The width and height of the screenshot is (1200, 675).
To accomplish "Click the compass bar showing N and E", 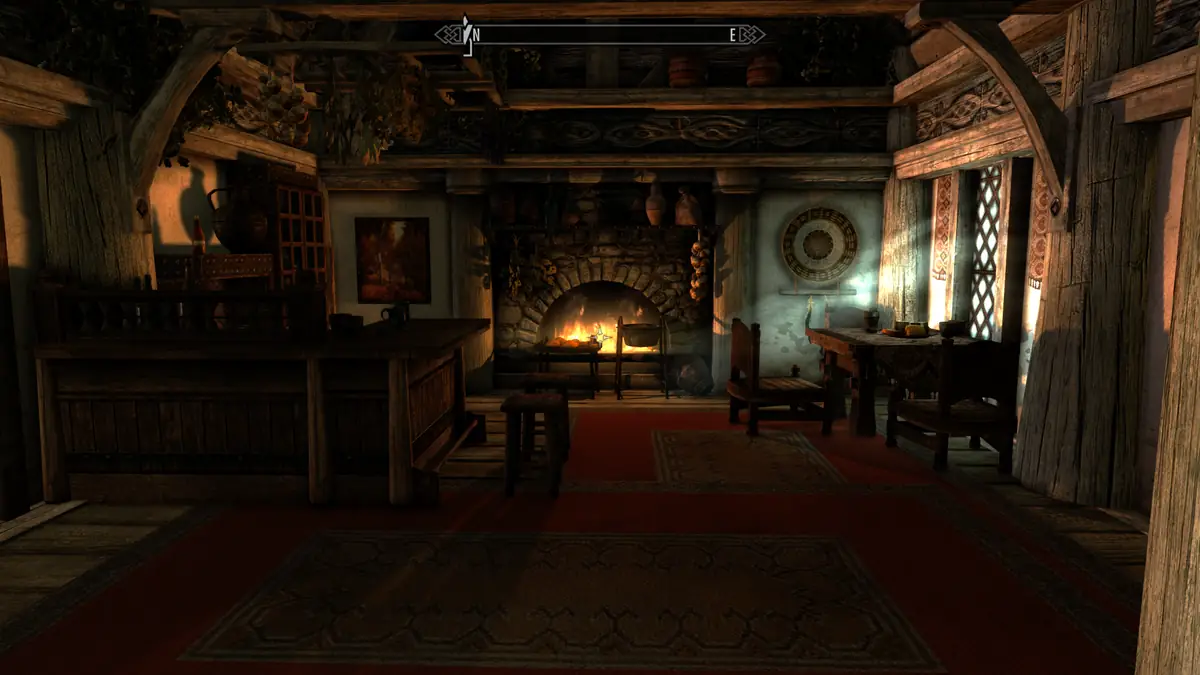I will [x=600, y=35].
